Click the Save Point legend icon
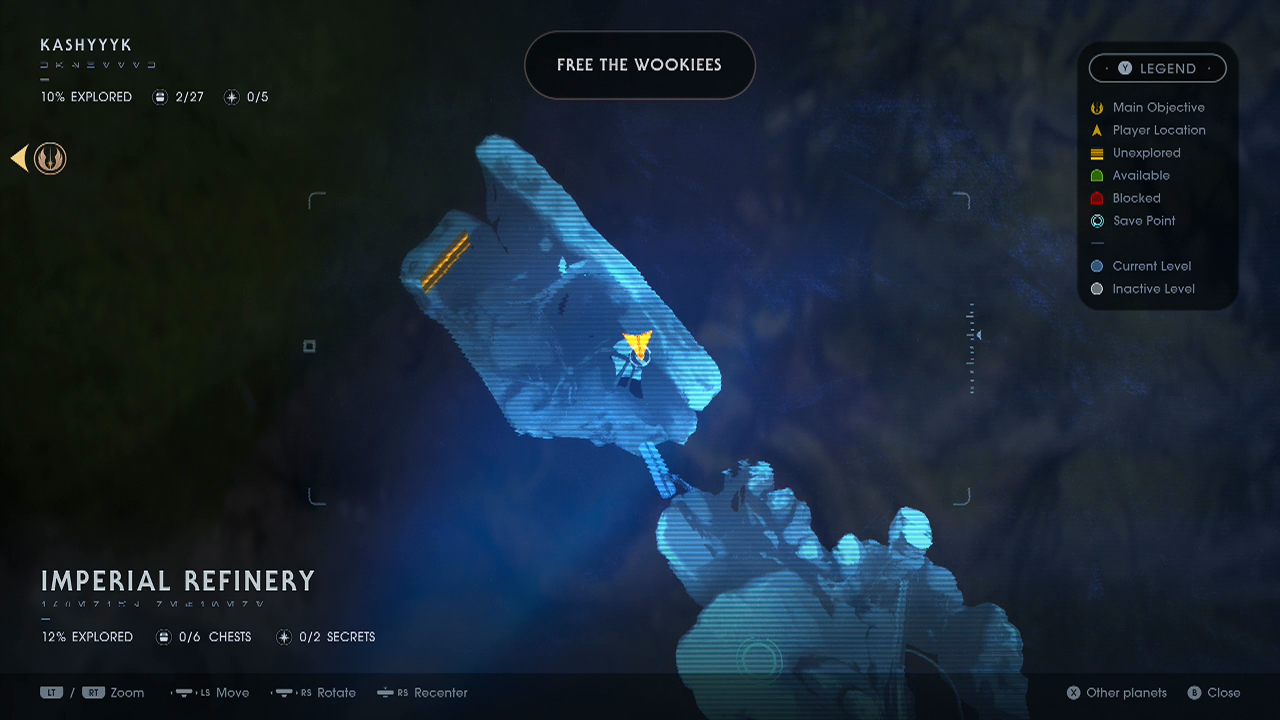 pos(1096,221)
